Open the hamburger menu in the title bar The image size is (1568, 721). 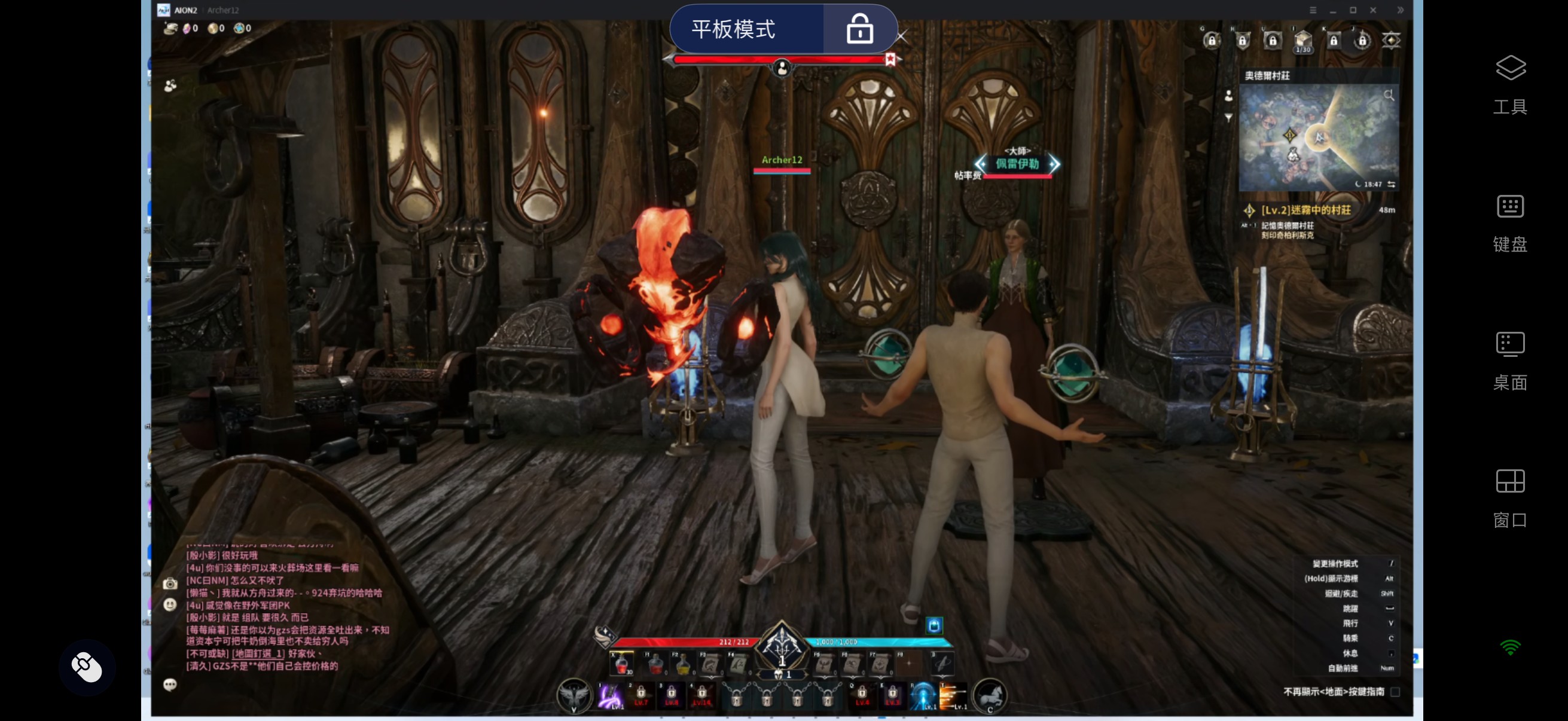tap(1314, 10)
